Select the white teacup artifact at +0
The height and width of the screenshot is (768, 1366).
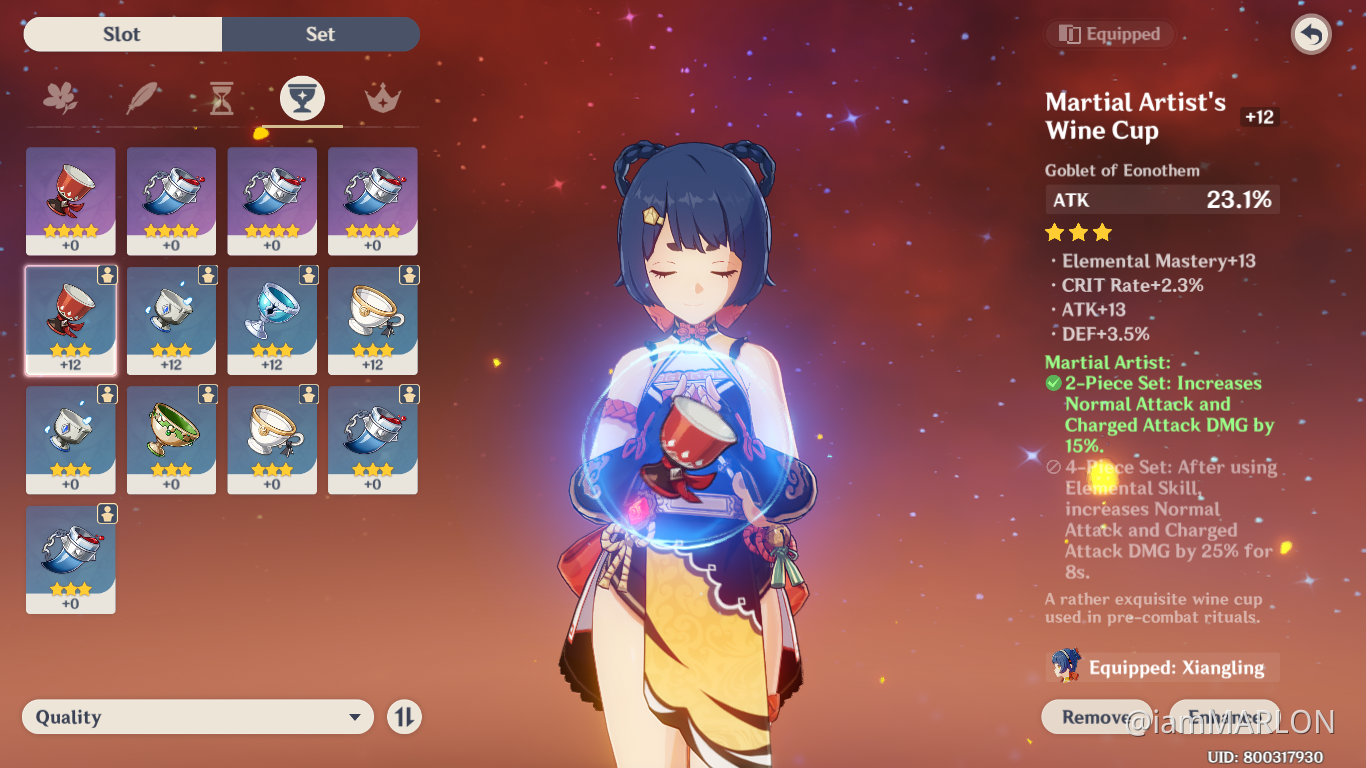point(272,440)
